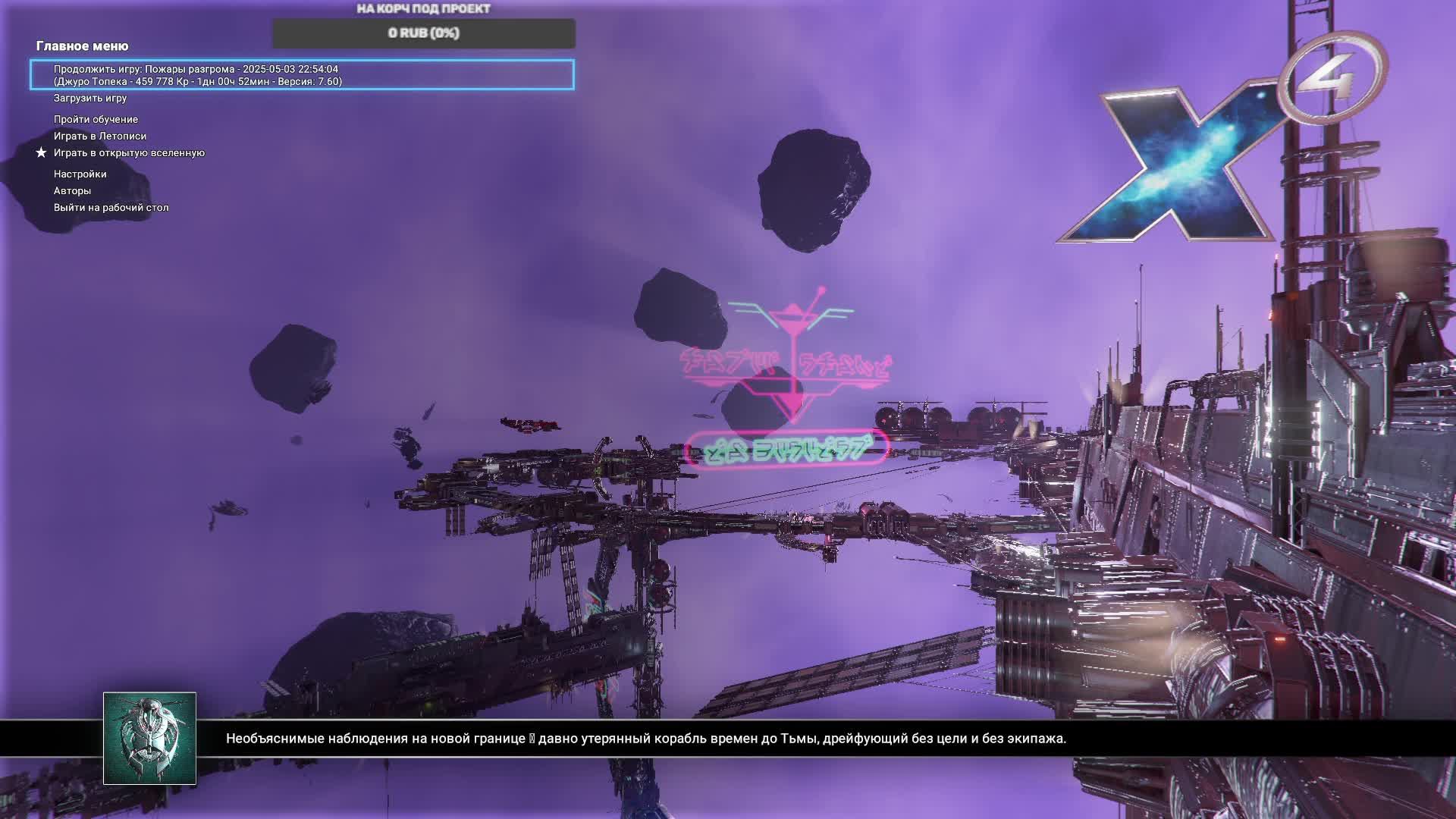The width and height of the screenshot is (1456, 819).
Task: Choose Играть в Летописи
Action: (x=100, y=136)
